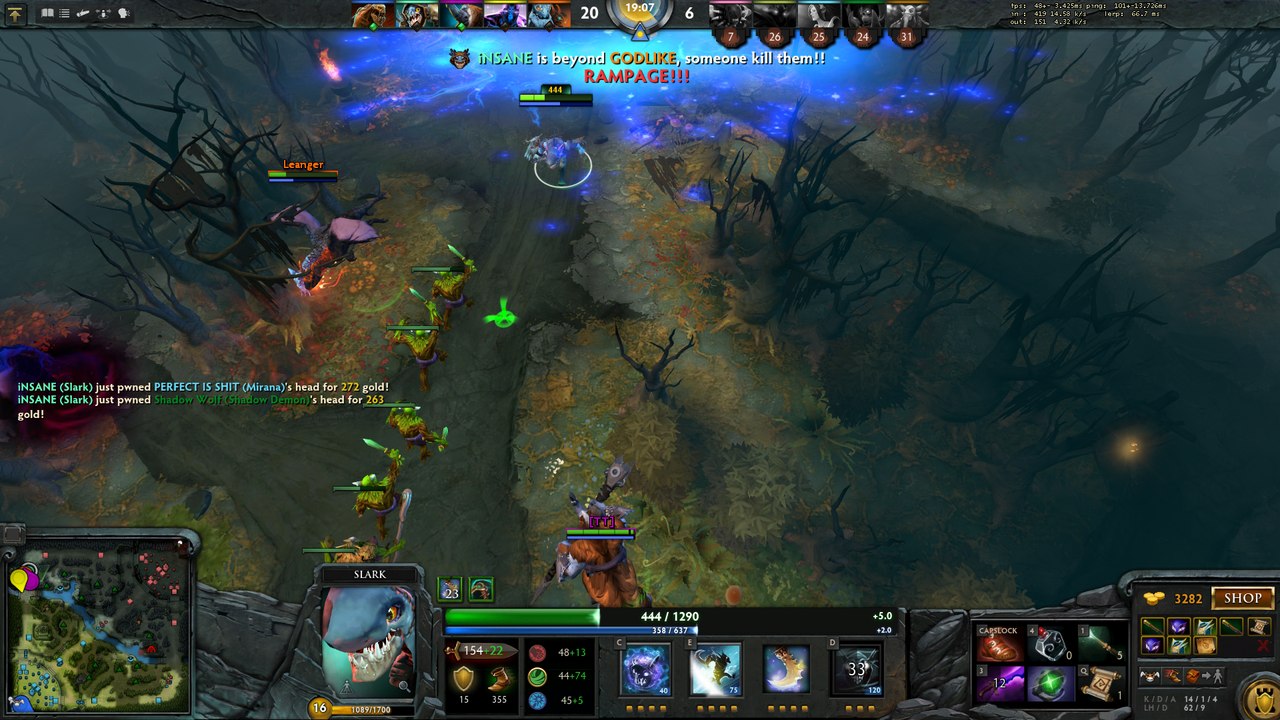Activate the Shadow Dance ultimate icon
Image resolution: width=1280 pixels, height=720 pixels.
[x=857, y=669]
